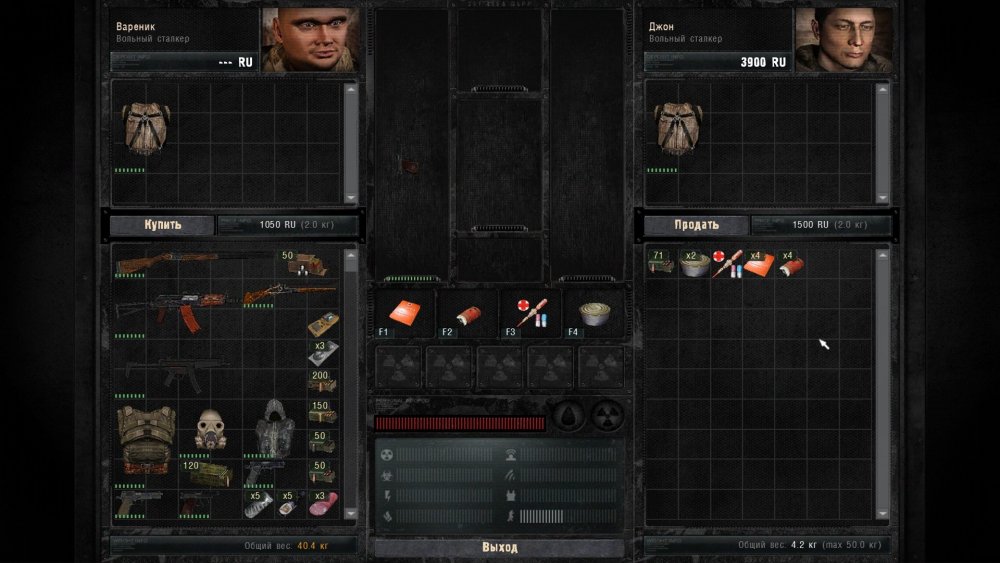Choose the ammo stack marked 200

tap(322, 381)
